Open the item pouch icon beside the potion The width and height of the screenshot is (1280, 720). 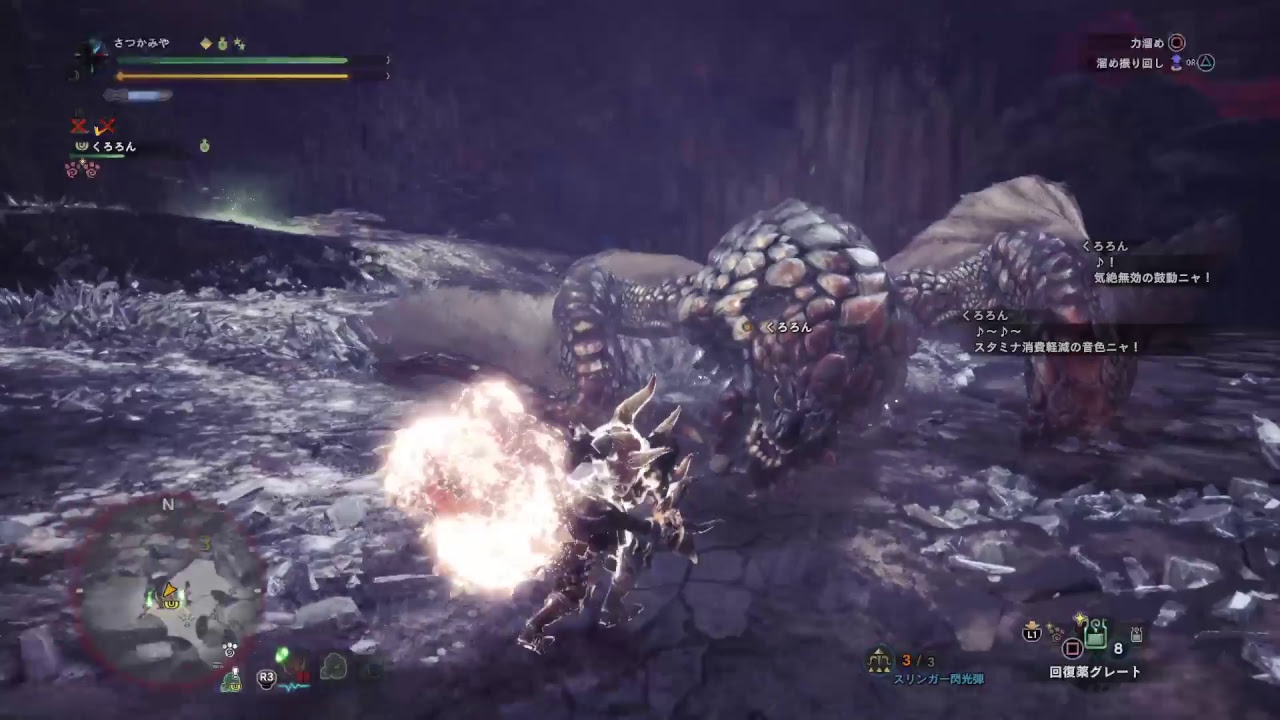[1137, 636]
